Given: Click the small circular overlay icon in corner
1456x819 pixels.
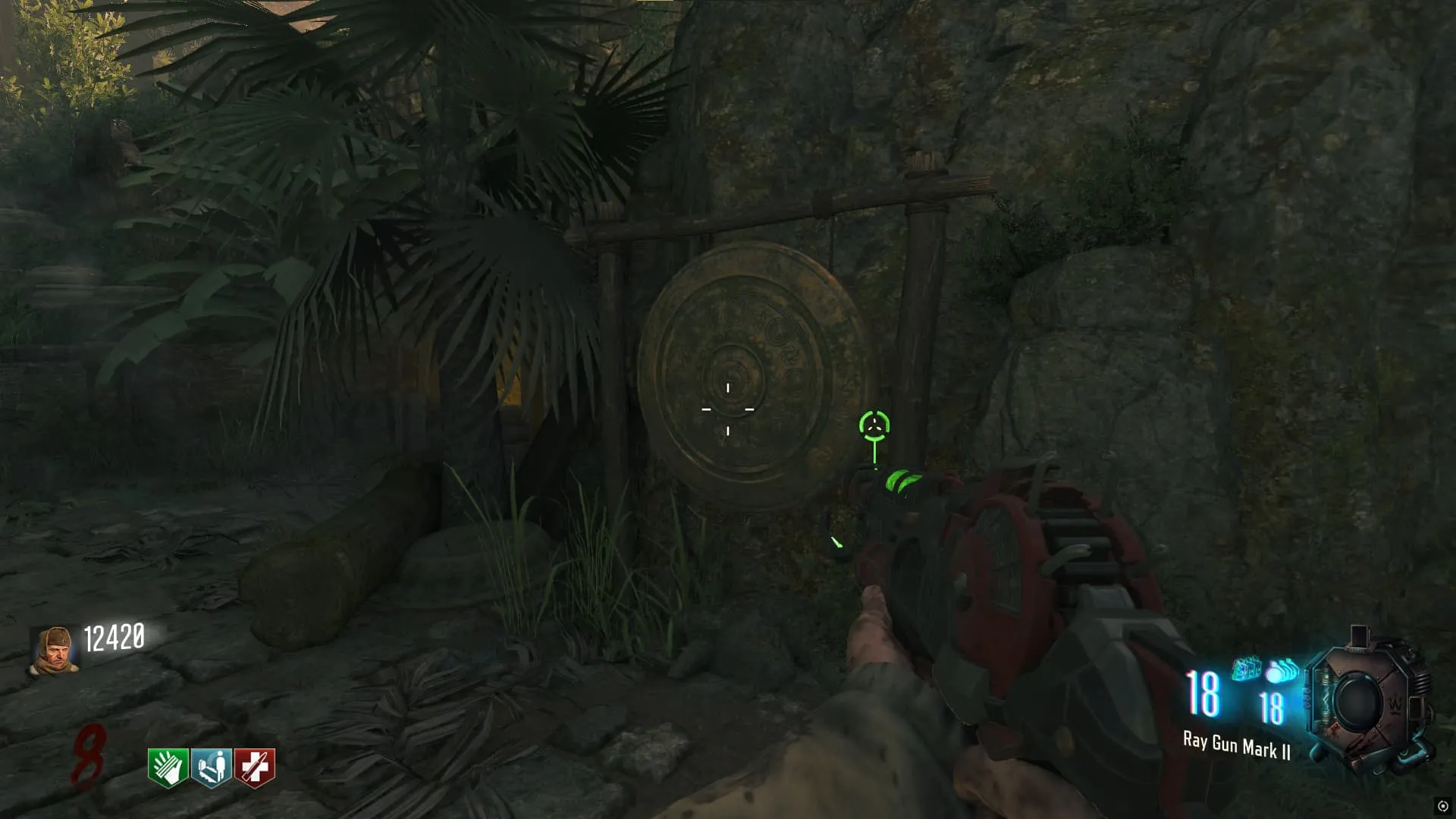Looking at the screenshot, I should click(1442, 806).
